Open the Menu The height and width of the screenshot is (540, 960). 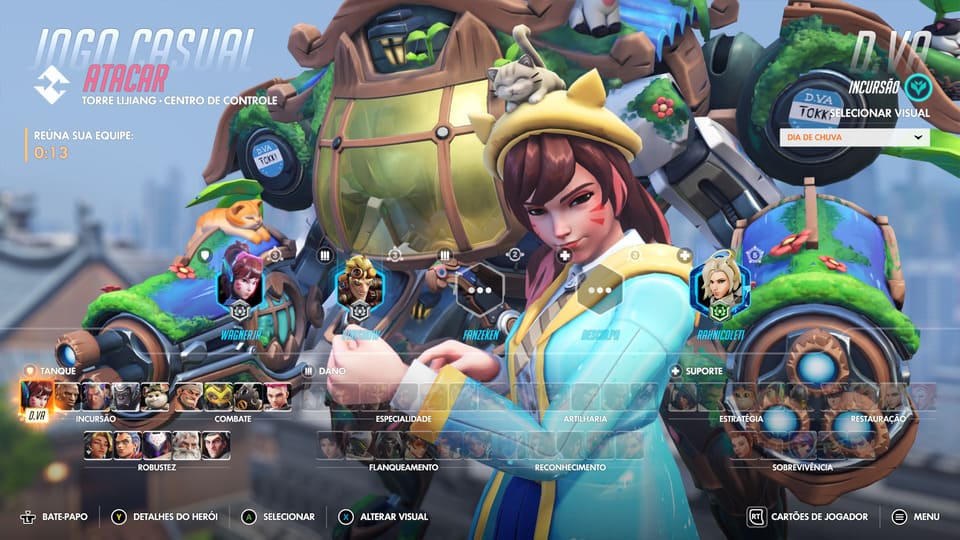(916, 517)
